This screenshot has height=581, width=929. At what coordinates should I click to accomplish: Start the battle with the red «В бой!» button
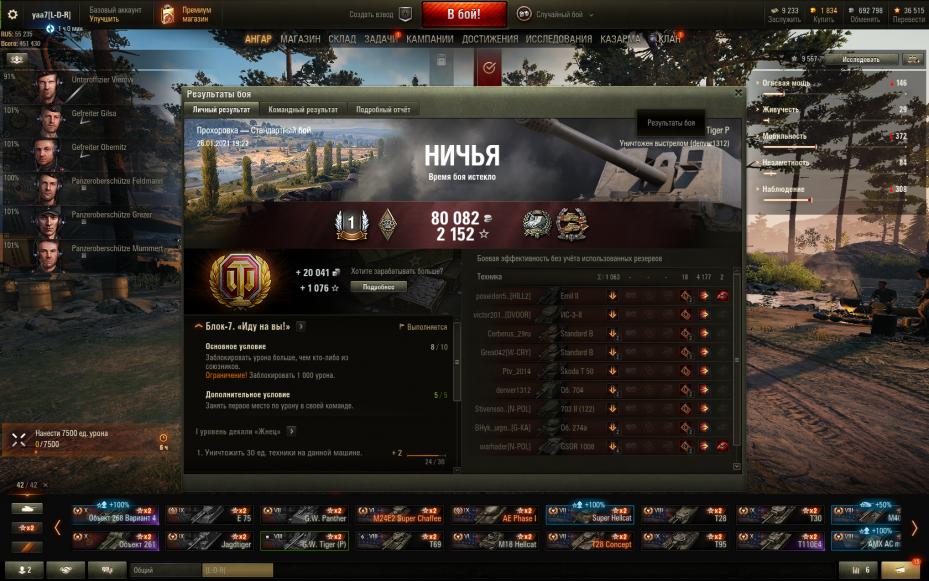click(x=464, y=15)
